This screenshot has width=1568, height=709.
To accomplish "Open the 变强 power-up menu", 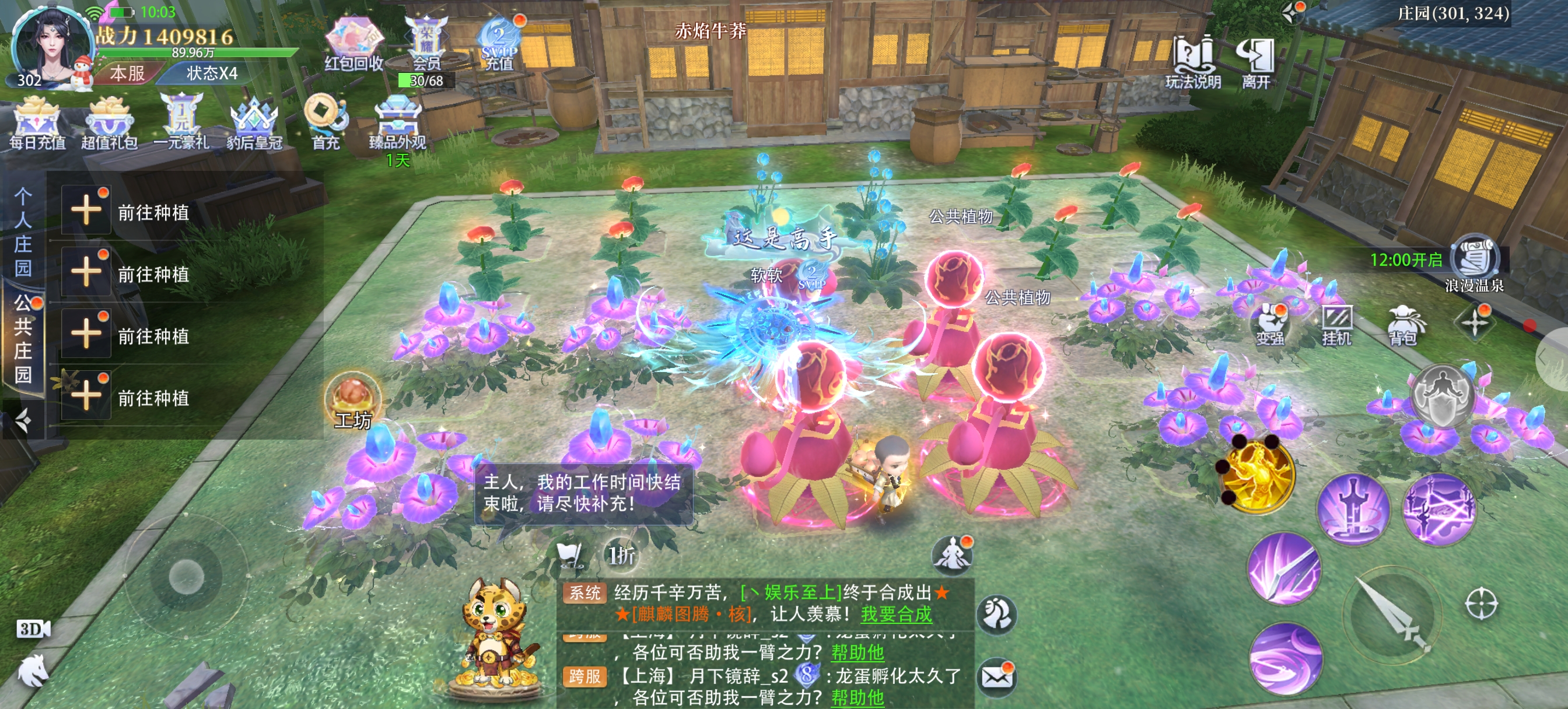I will [x=1271, y=324].
